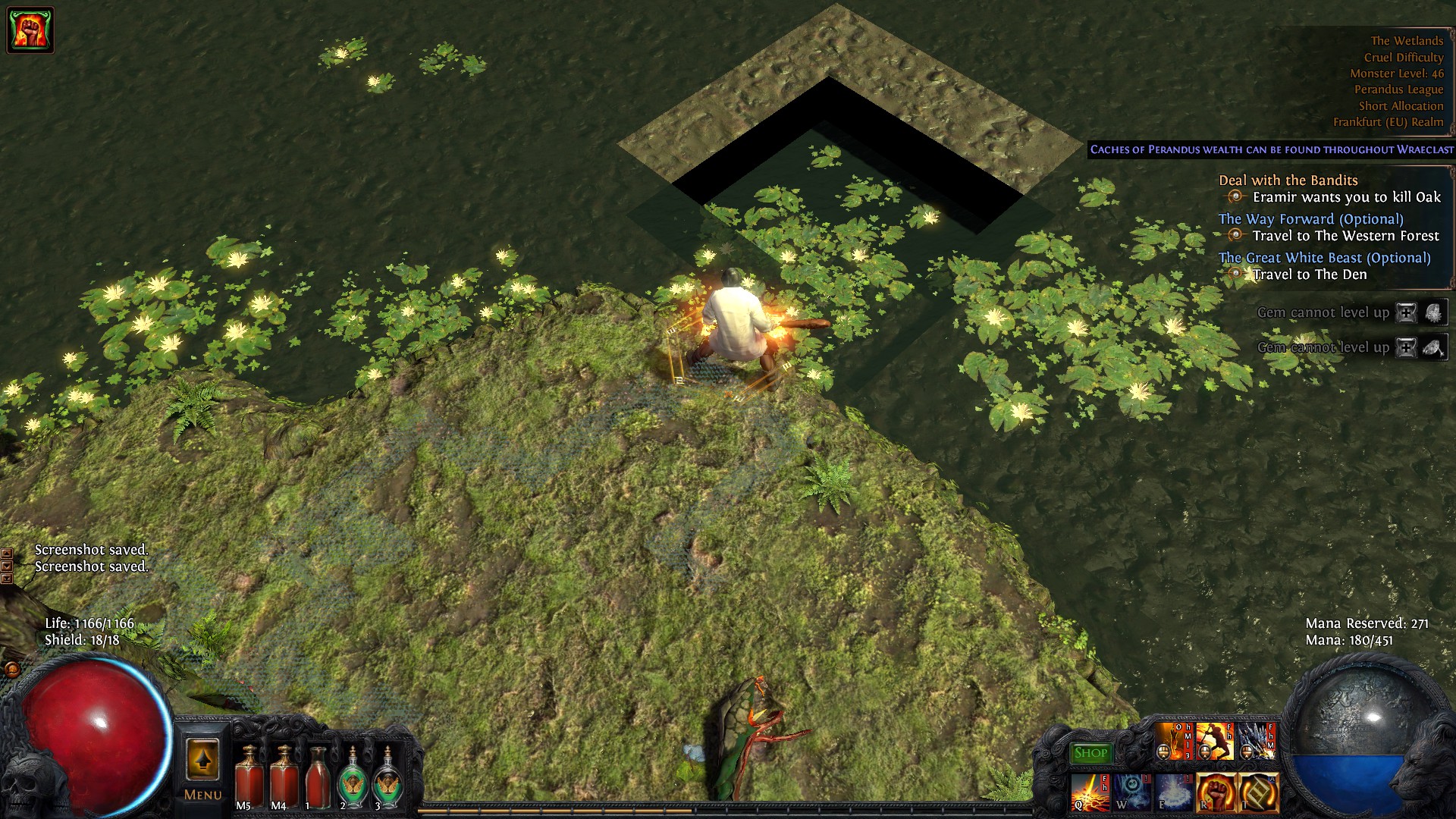Open the green Shop button
1456x819 pixels.
[1090, 753]
